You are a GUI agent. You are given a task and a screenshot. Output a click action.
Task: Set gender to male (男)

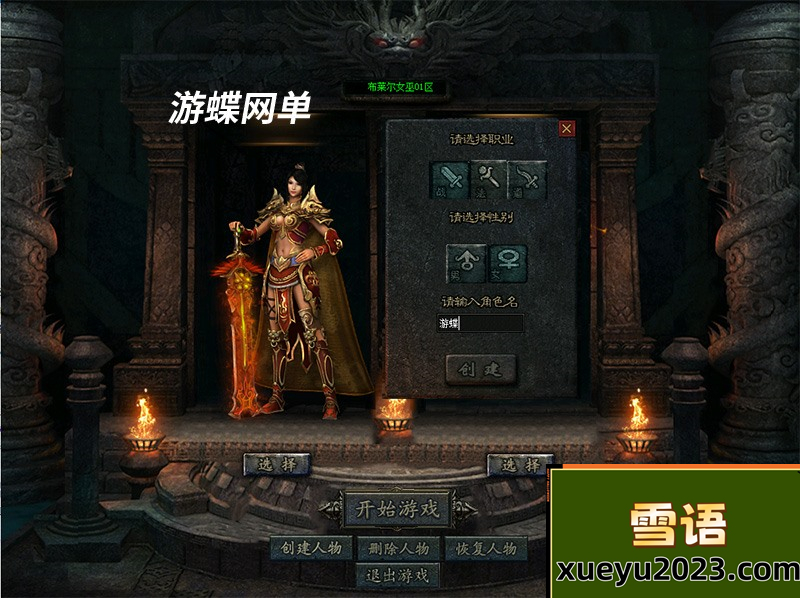(466, 263)
